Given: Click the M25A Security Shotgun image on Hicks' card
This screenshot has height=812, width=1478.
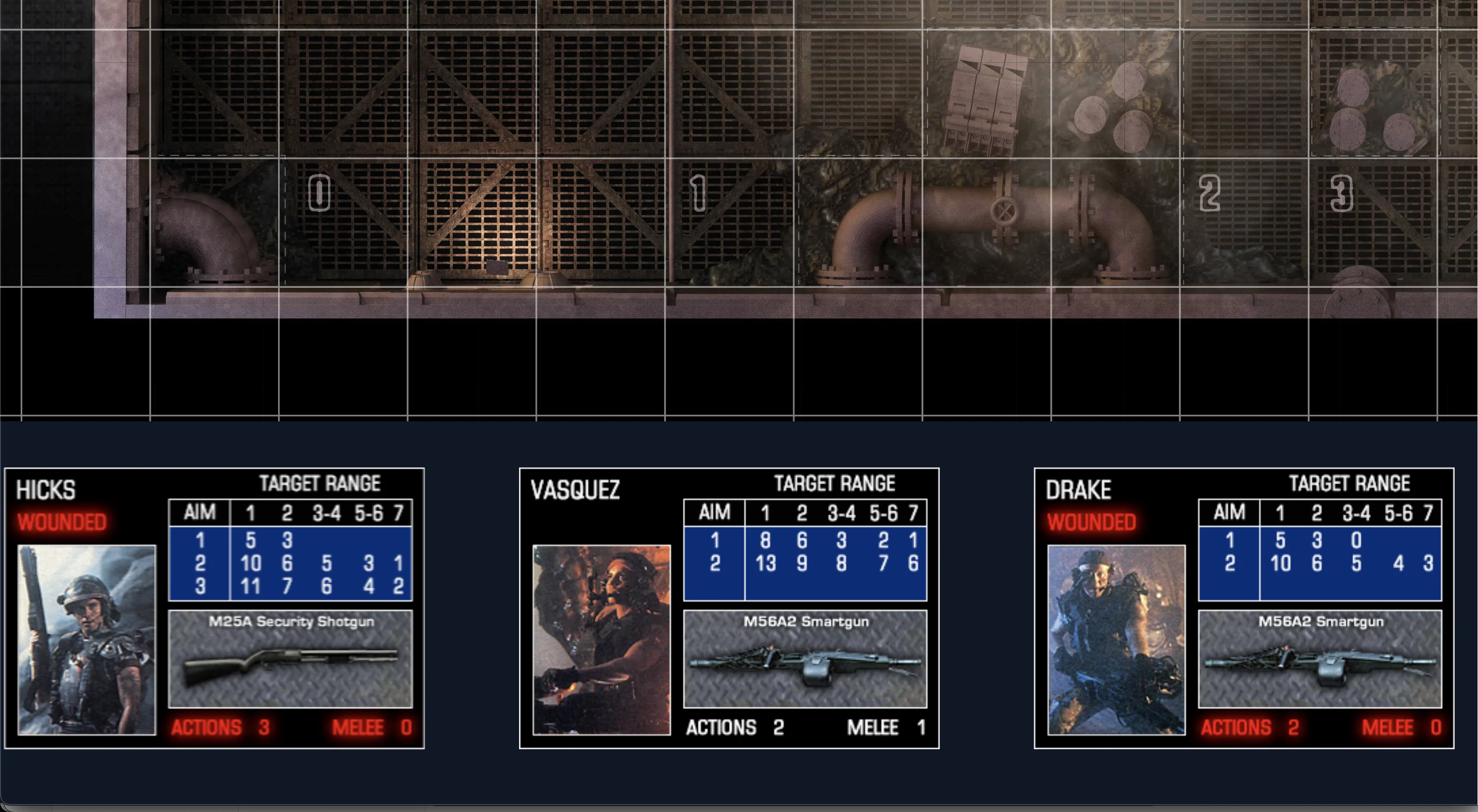Looking at the screenshot, I should tap(291, 660).
